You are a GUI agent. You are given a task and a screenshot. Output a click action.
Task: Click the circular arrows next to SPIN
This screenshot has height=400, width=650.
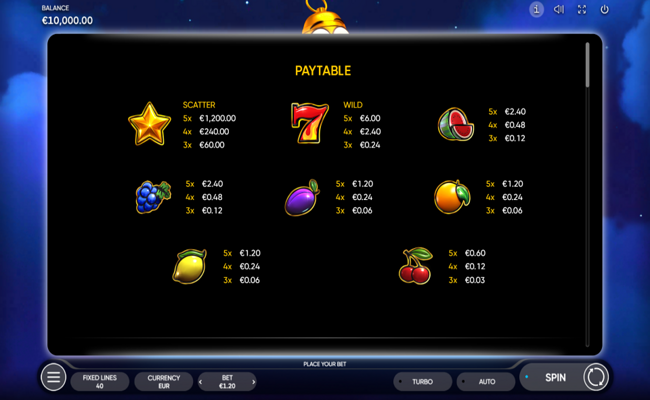click(595, 377)
